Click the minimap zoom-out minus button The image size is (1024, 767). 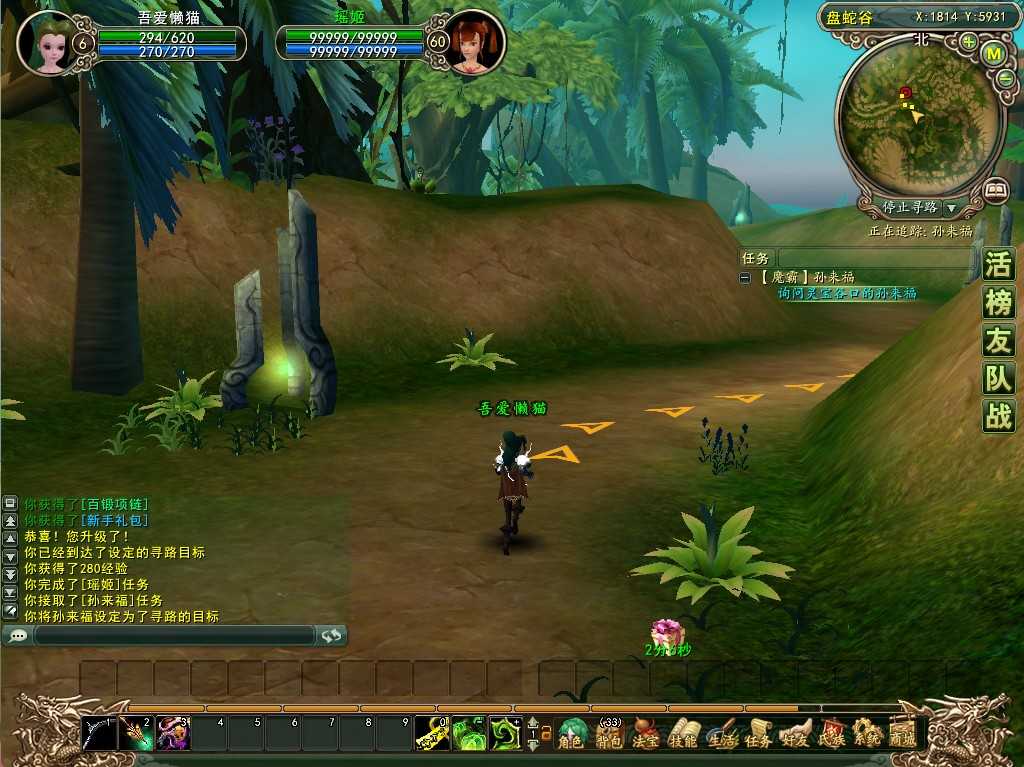[x=1005, y=78]
